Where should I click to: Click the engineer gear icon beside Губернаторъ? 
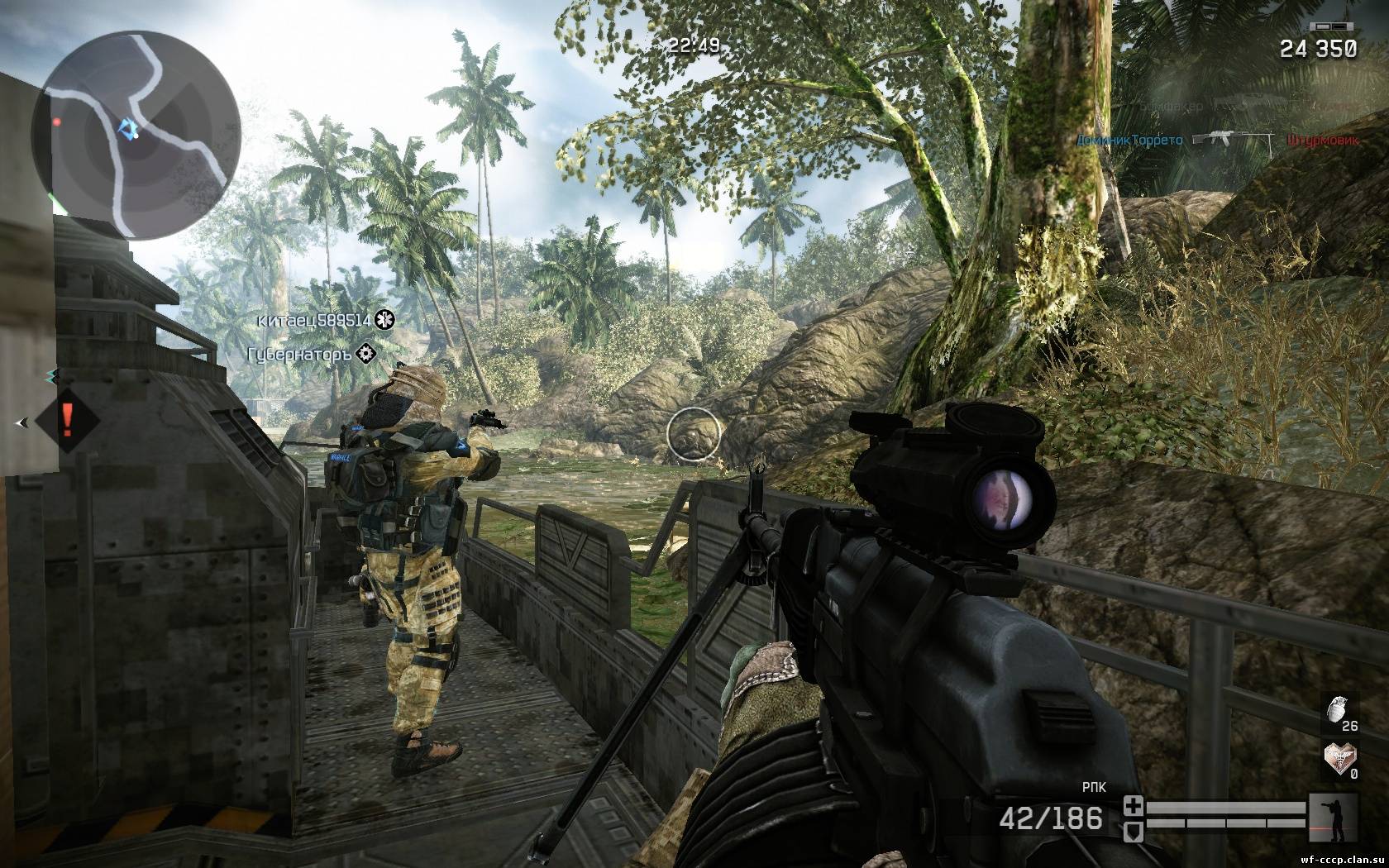[367, 354]
